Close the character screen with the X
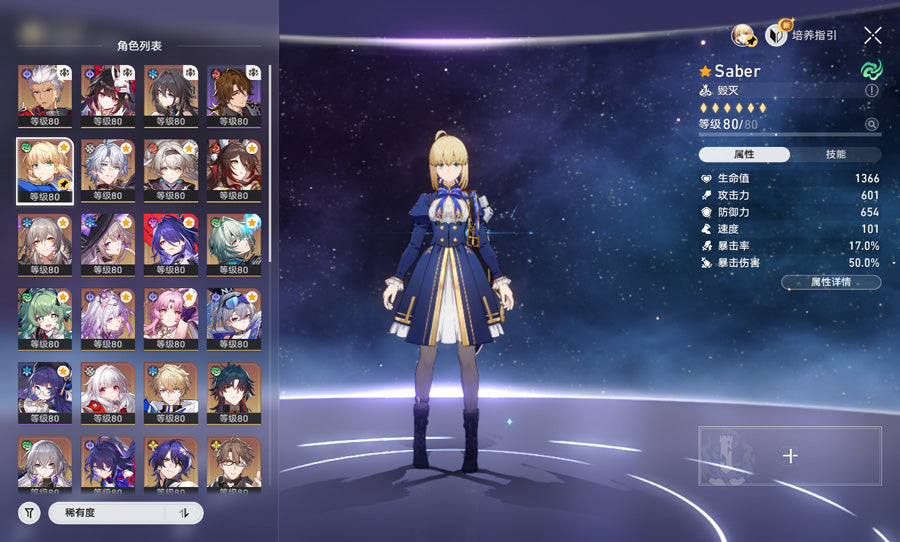The width and height of the screenshot is (900, 542). (x=872, y=35)
